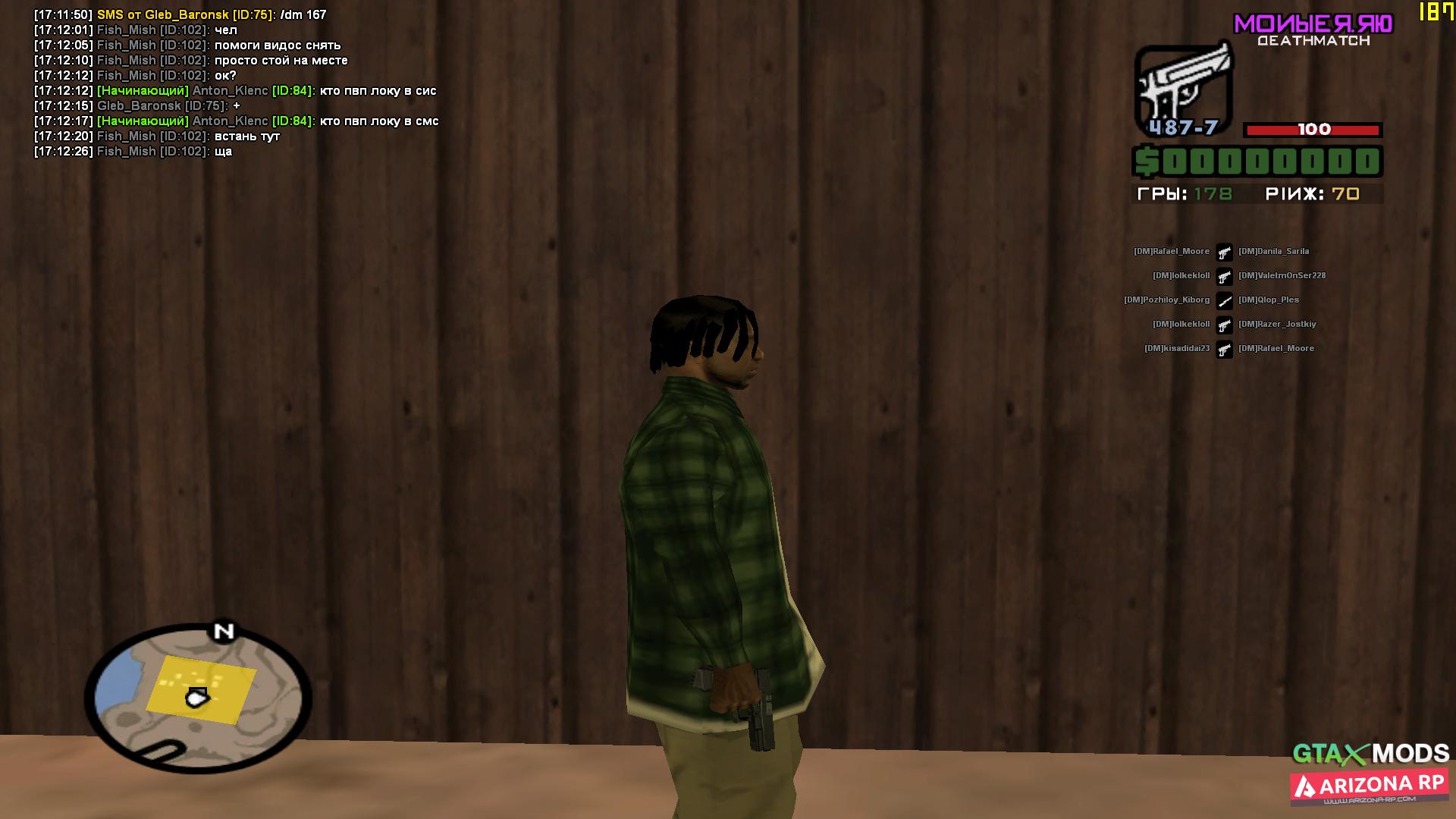Click the Deathmatch server logo

(x=1313, y=30)
